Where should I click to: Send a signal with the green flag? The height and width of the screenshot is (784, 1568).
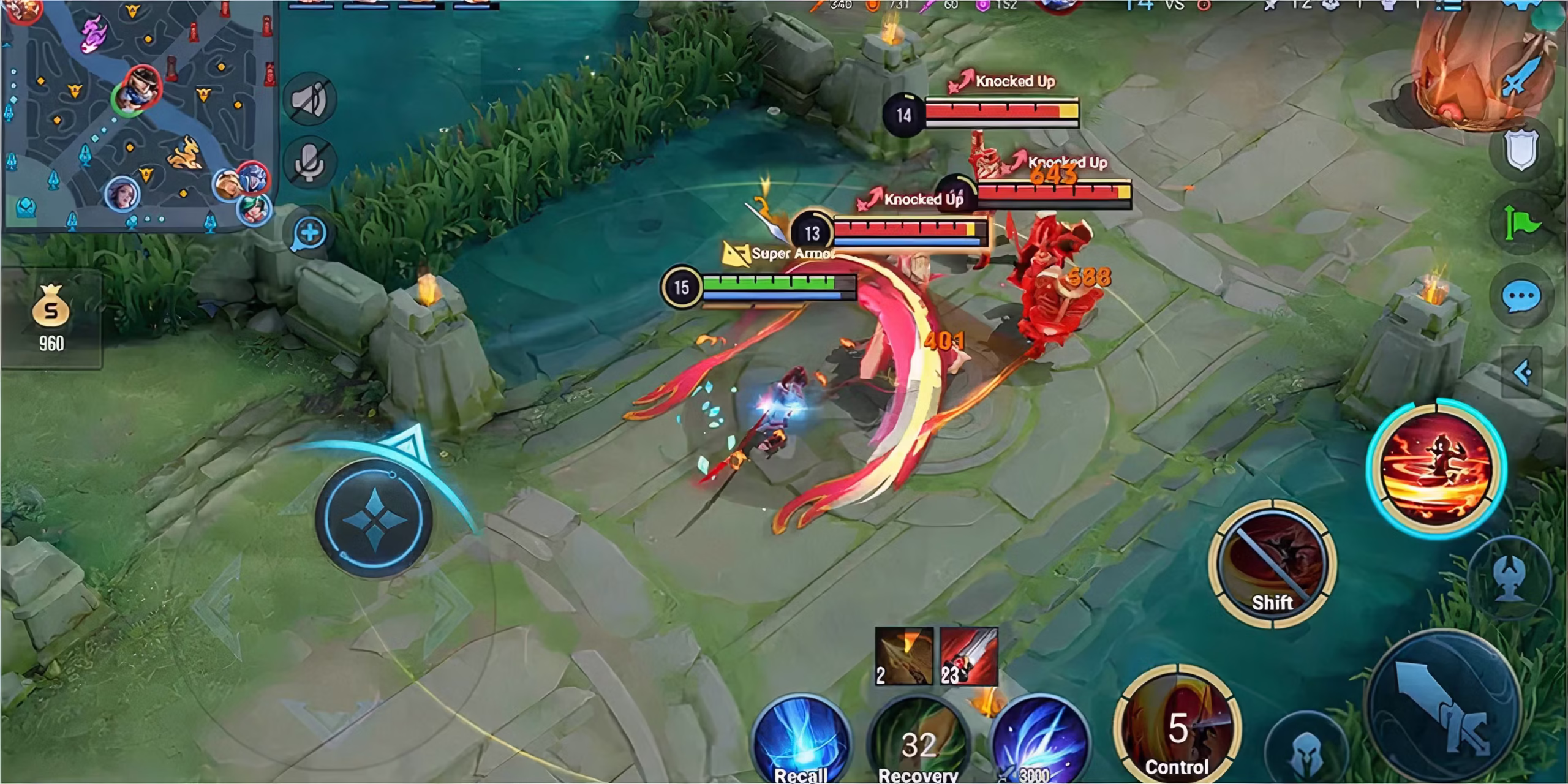pos(1521,224)
